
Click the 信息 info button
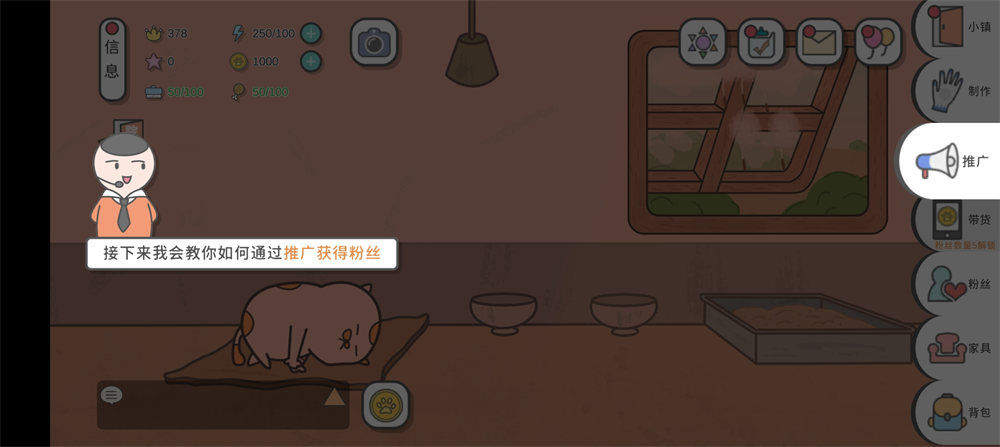(x=112, y=59)
